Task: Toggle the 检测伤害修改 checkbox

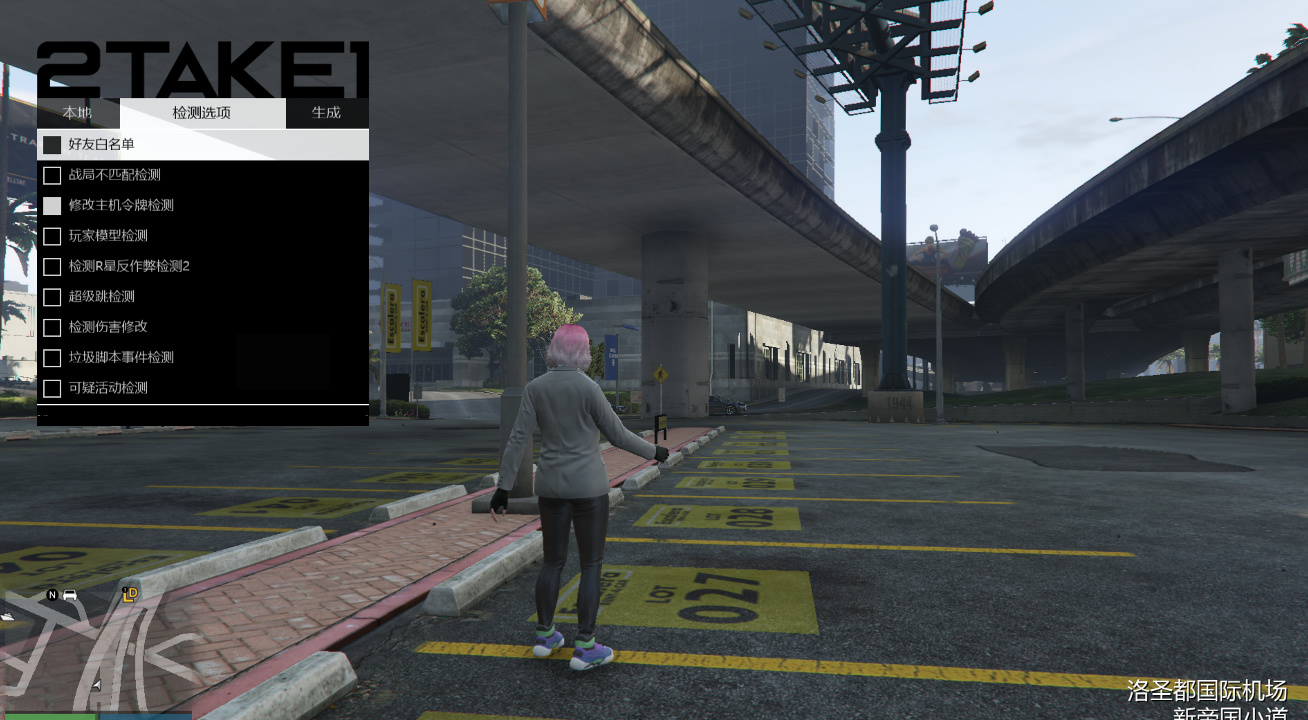Action: click(53, 327)
